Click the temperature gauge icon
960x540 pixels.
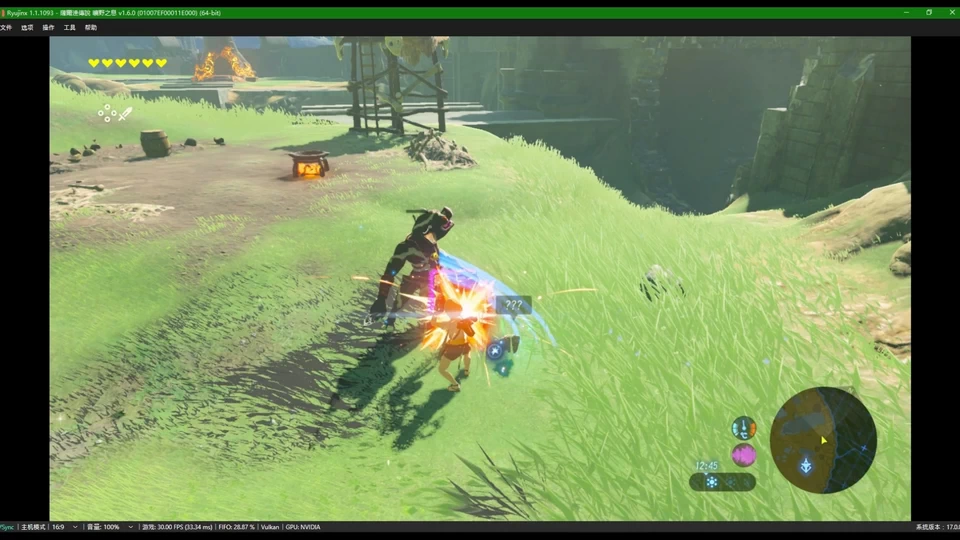click(743, 428)
